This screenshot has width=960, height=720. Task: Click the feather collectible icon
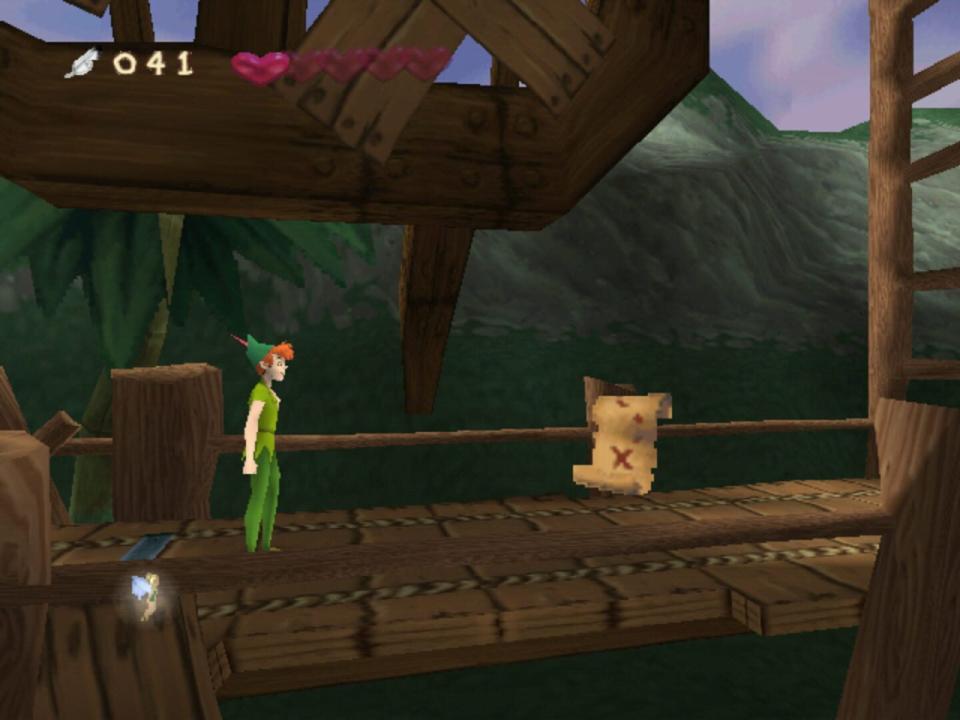[x=82, y=63]
